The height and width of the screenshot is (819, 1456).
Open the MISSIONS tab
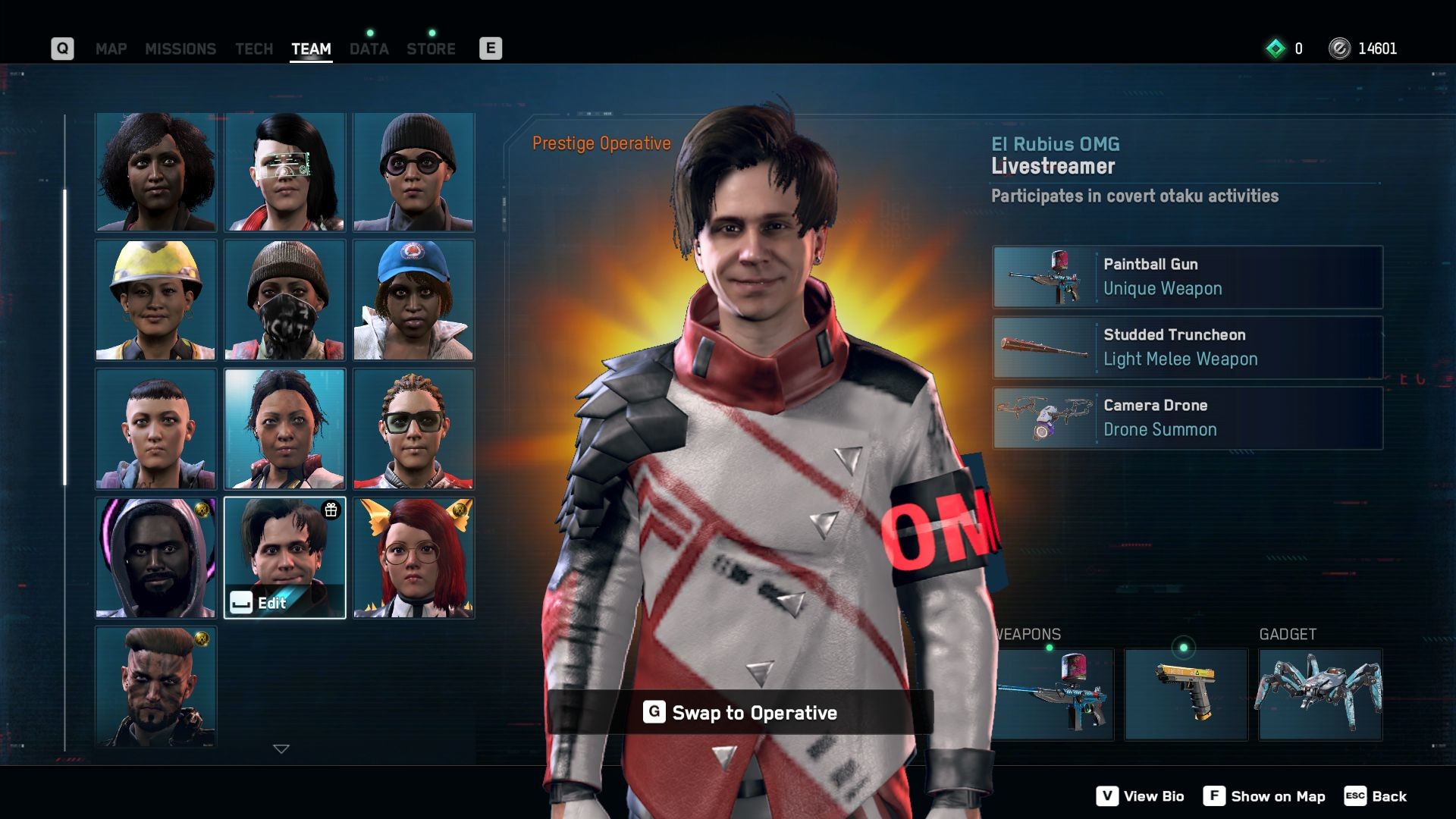point(181,49)
